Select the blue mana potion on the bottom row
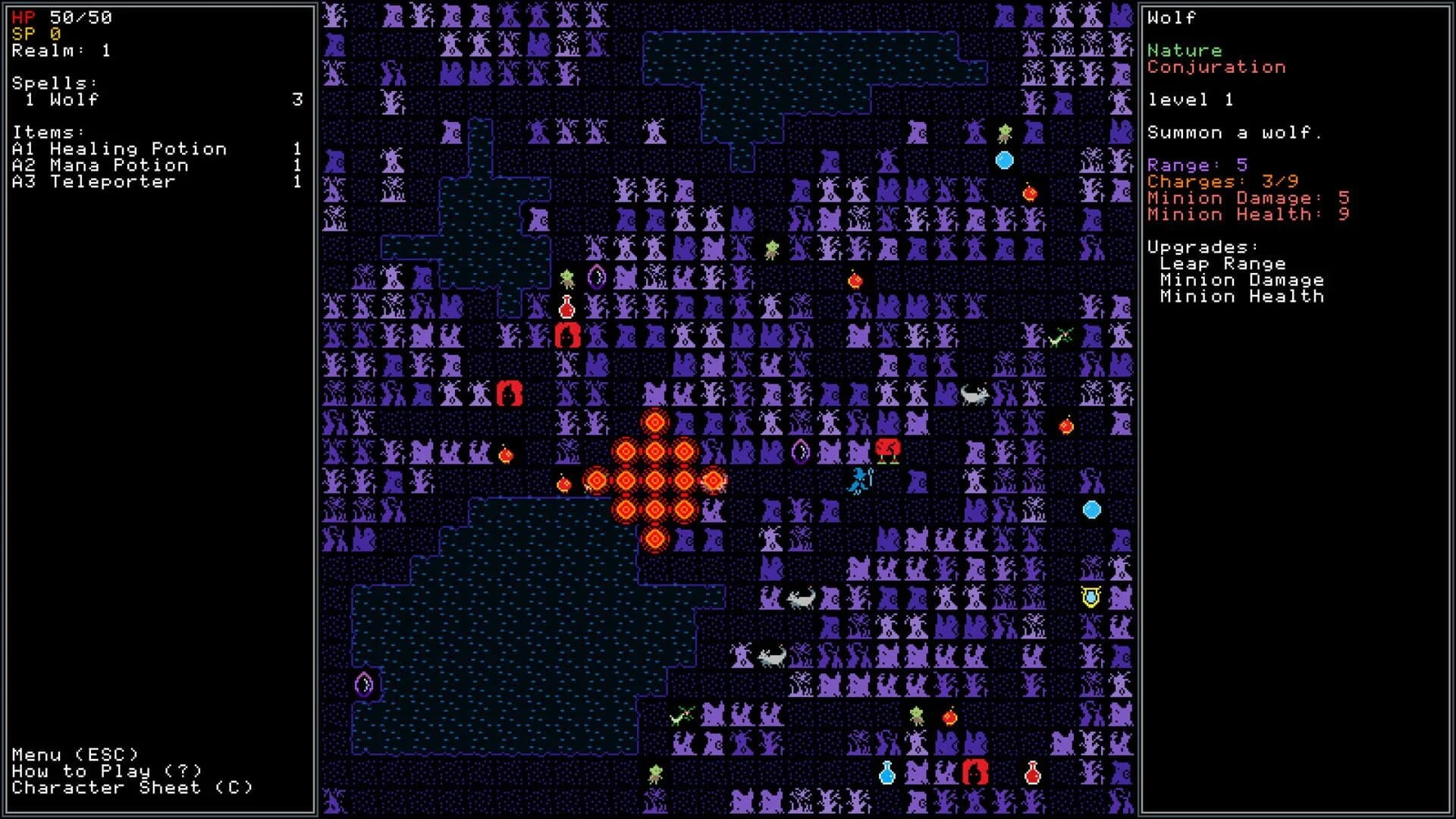 pos(886,772)
